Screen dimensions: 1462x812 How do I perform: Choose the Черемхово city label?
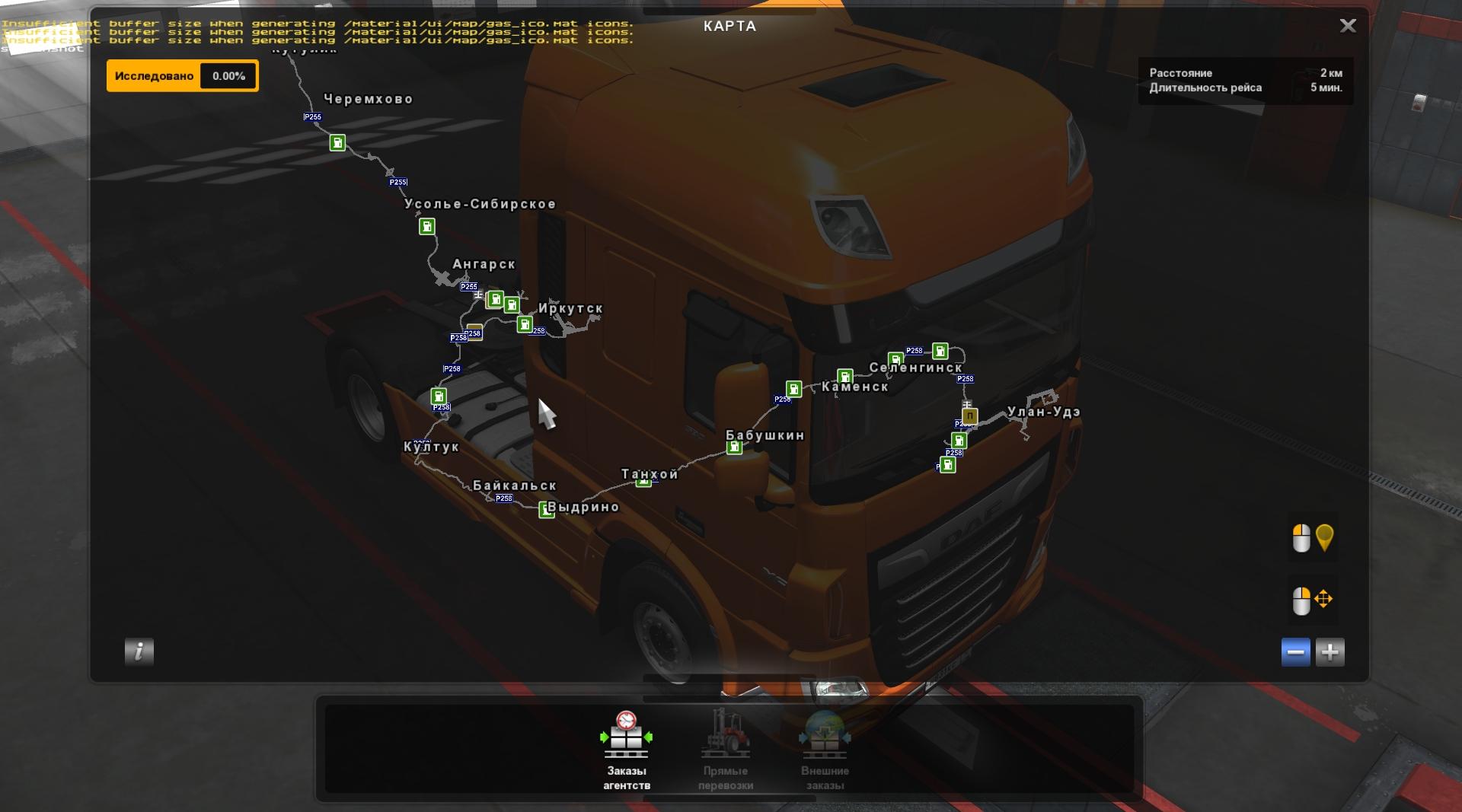coord(368,99)
